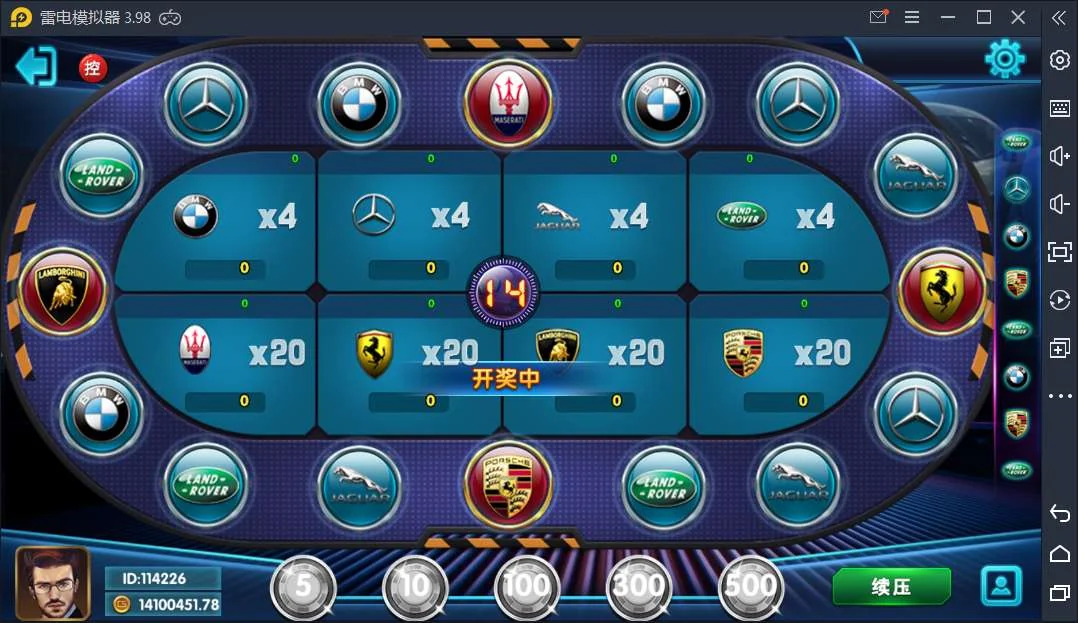Open the player list icon
1078x623 pixels.
(x=1001, y=586)
